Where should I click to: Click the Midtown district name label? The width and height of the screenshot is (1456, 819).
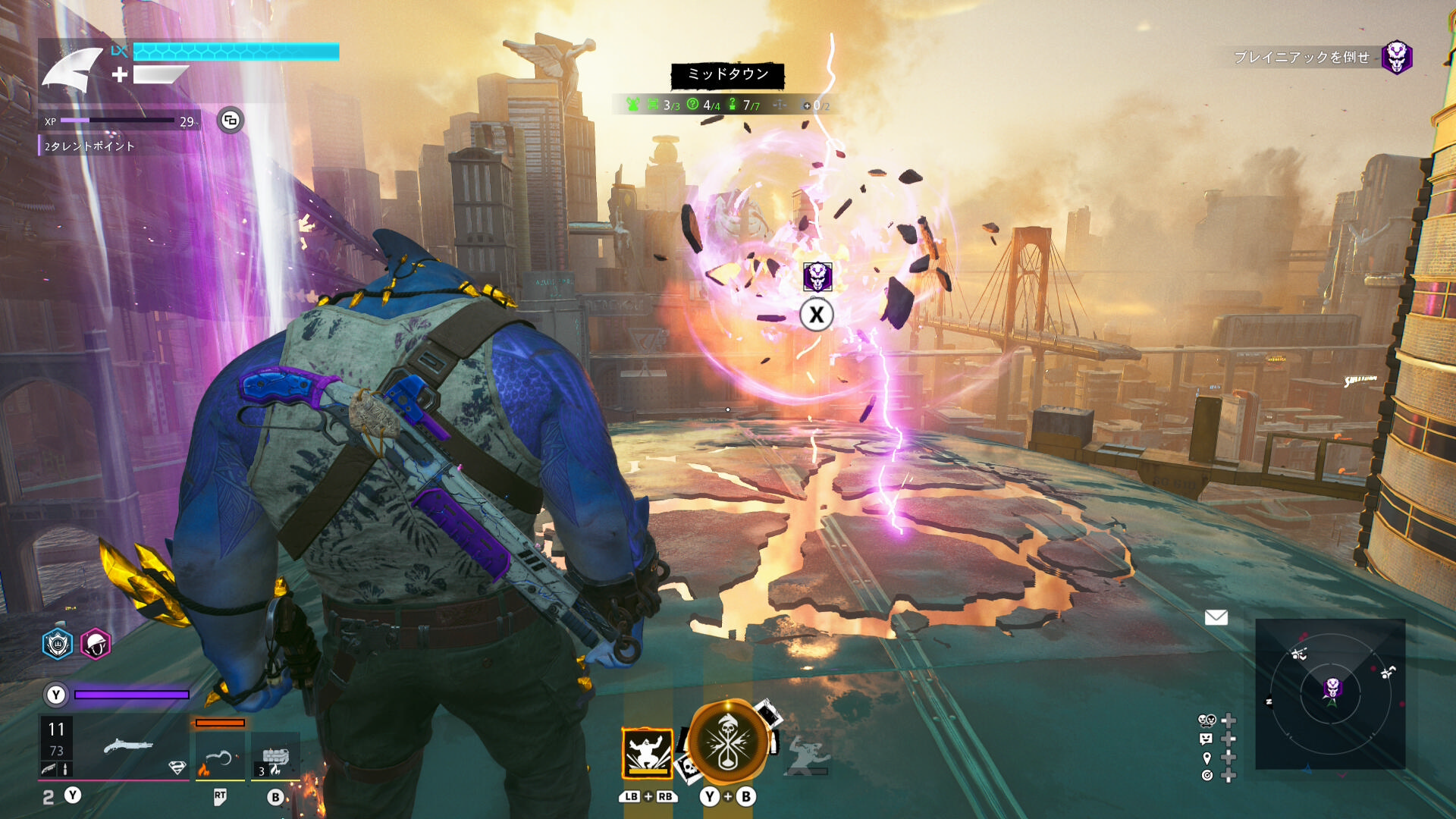[727, 74]
